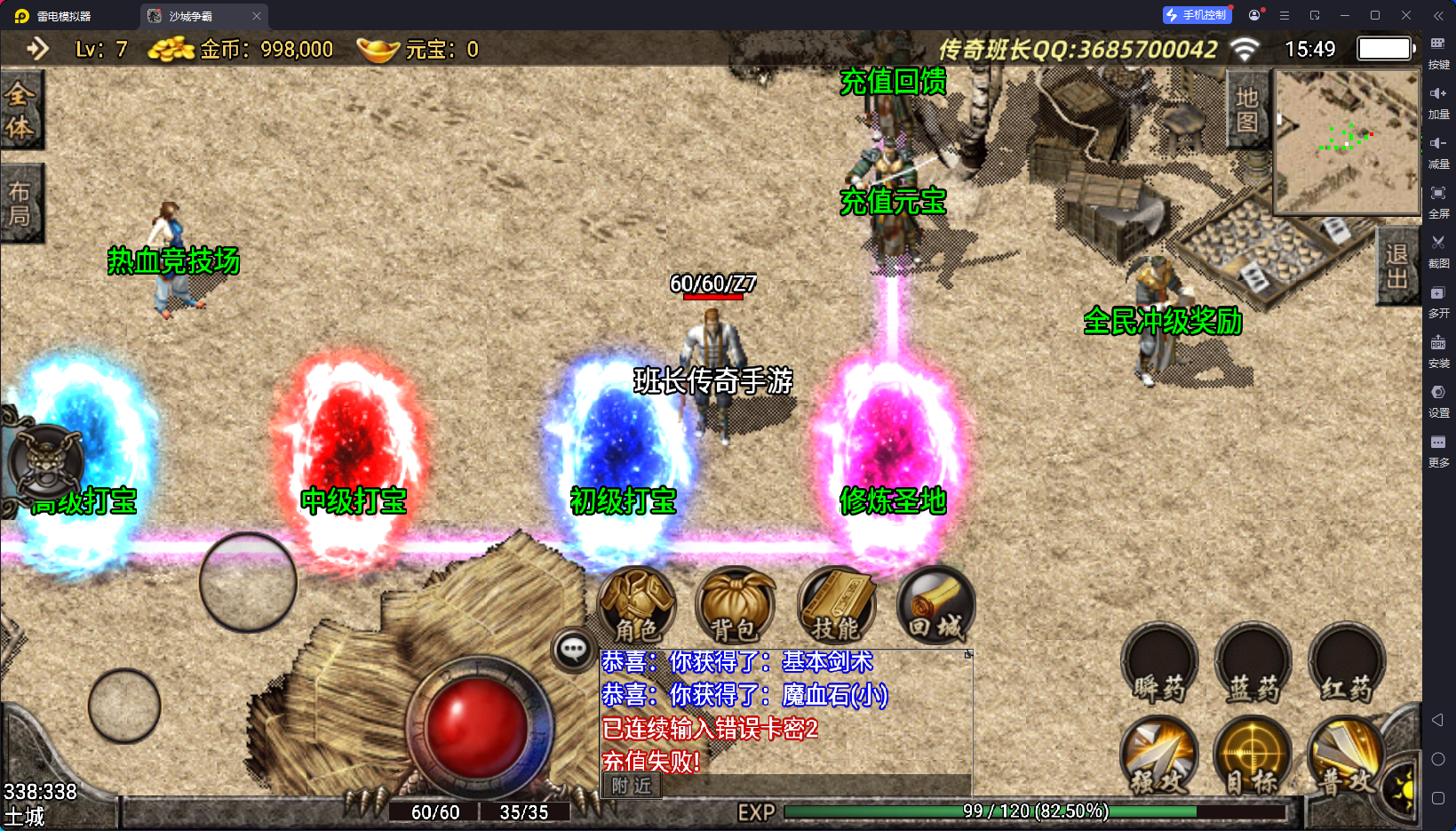Open the chat speech bubble
1456x831 pixels.
click(x=573, y=650)
